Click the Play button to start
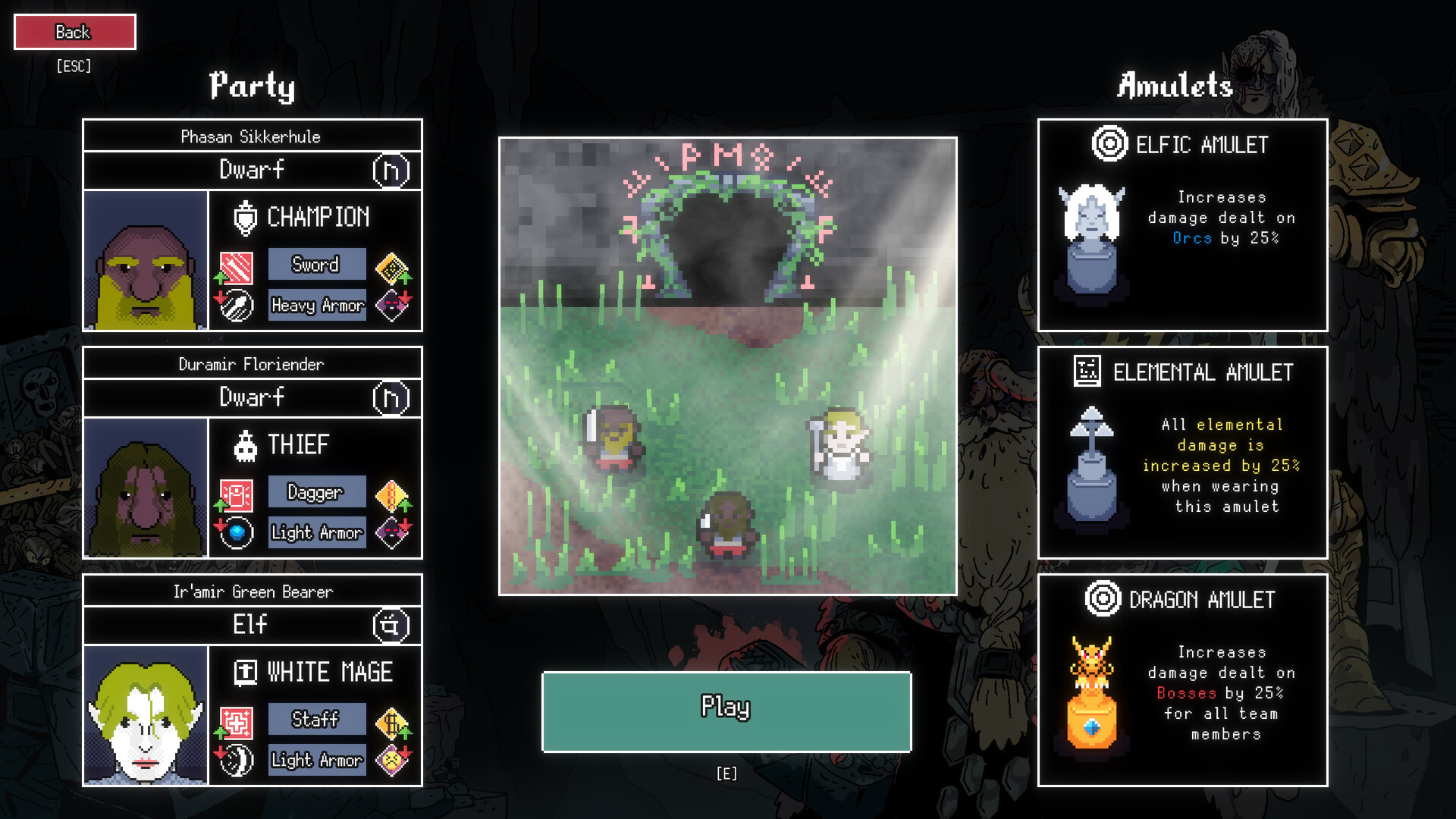1456x819 pixels. pyautogui.click(x=725, y=711)
